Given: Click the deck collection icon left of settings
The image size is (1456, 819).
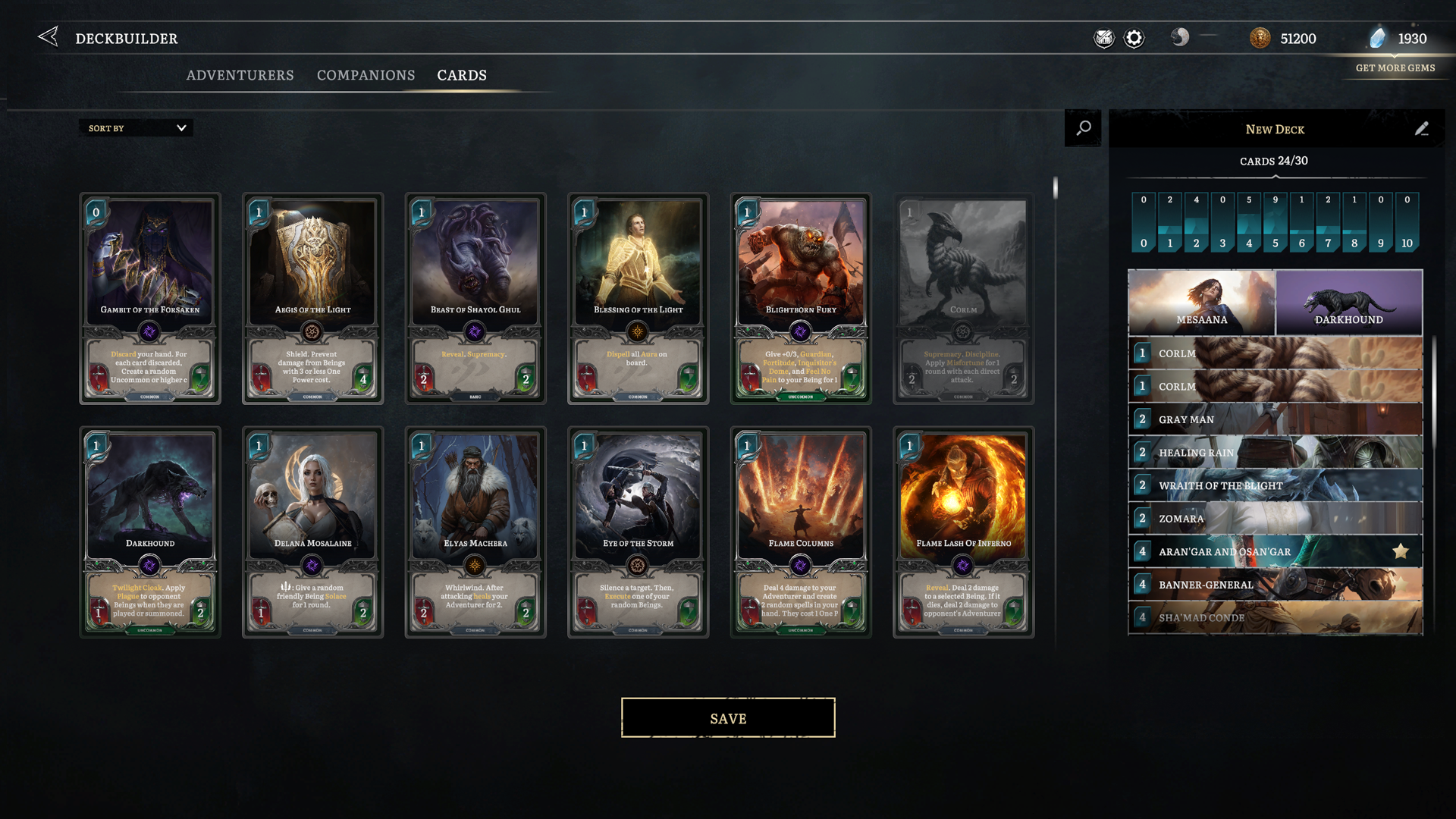Looking at the screenshot, I should click(x=1103, y=38).
